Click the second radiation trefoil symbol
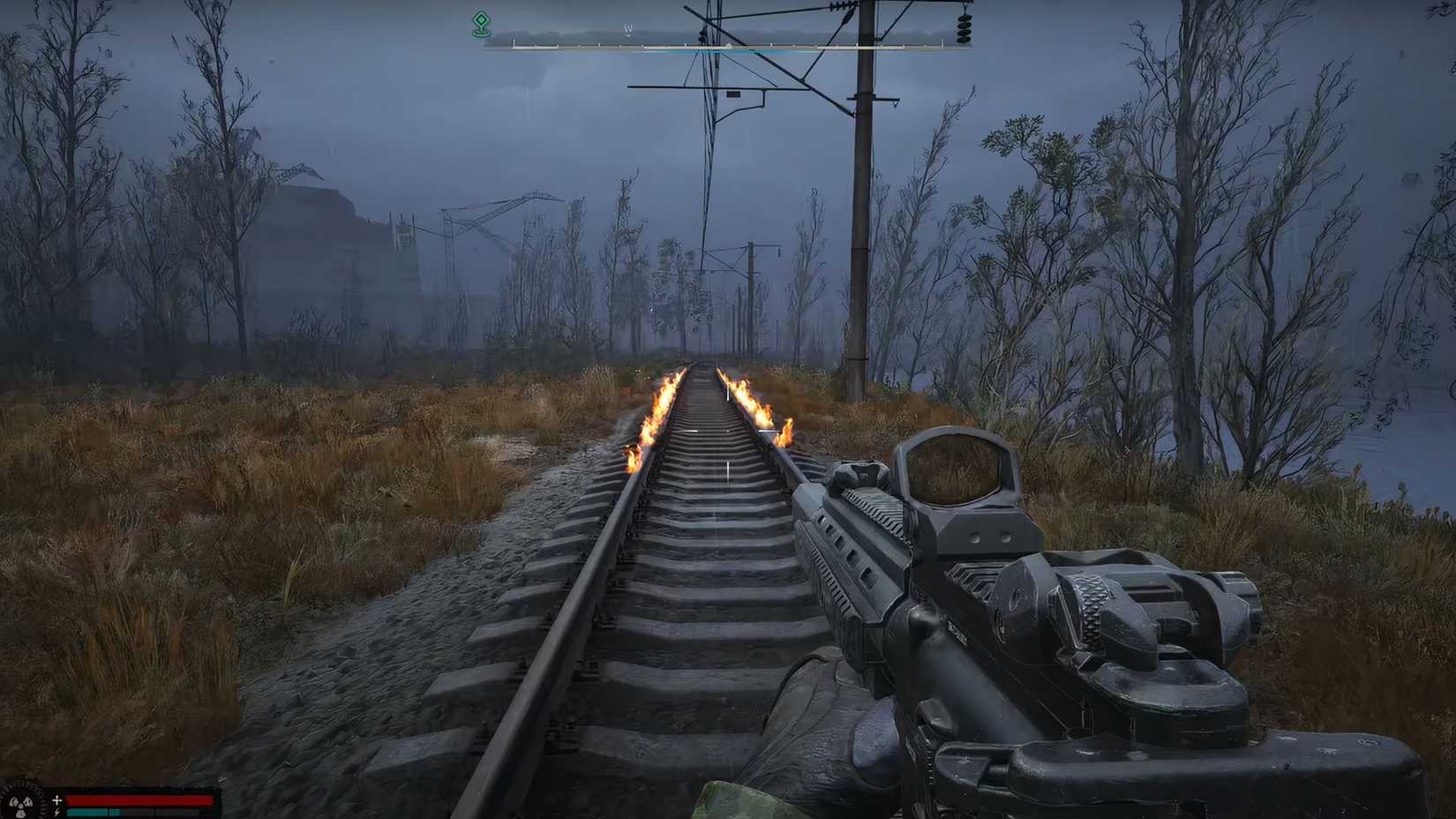1456x819 pixels. (28, 800)
